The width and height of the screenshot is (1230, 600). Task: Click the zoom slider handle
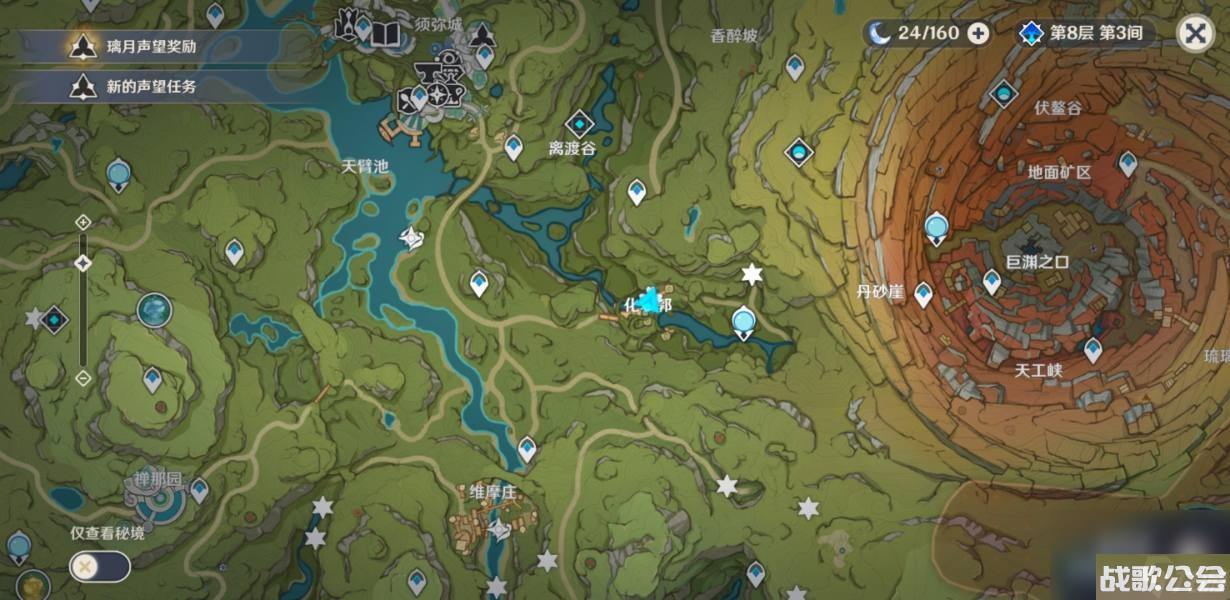click(x=83, y=263)
